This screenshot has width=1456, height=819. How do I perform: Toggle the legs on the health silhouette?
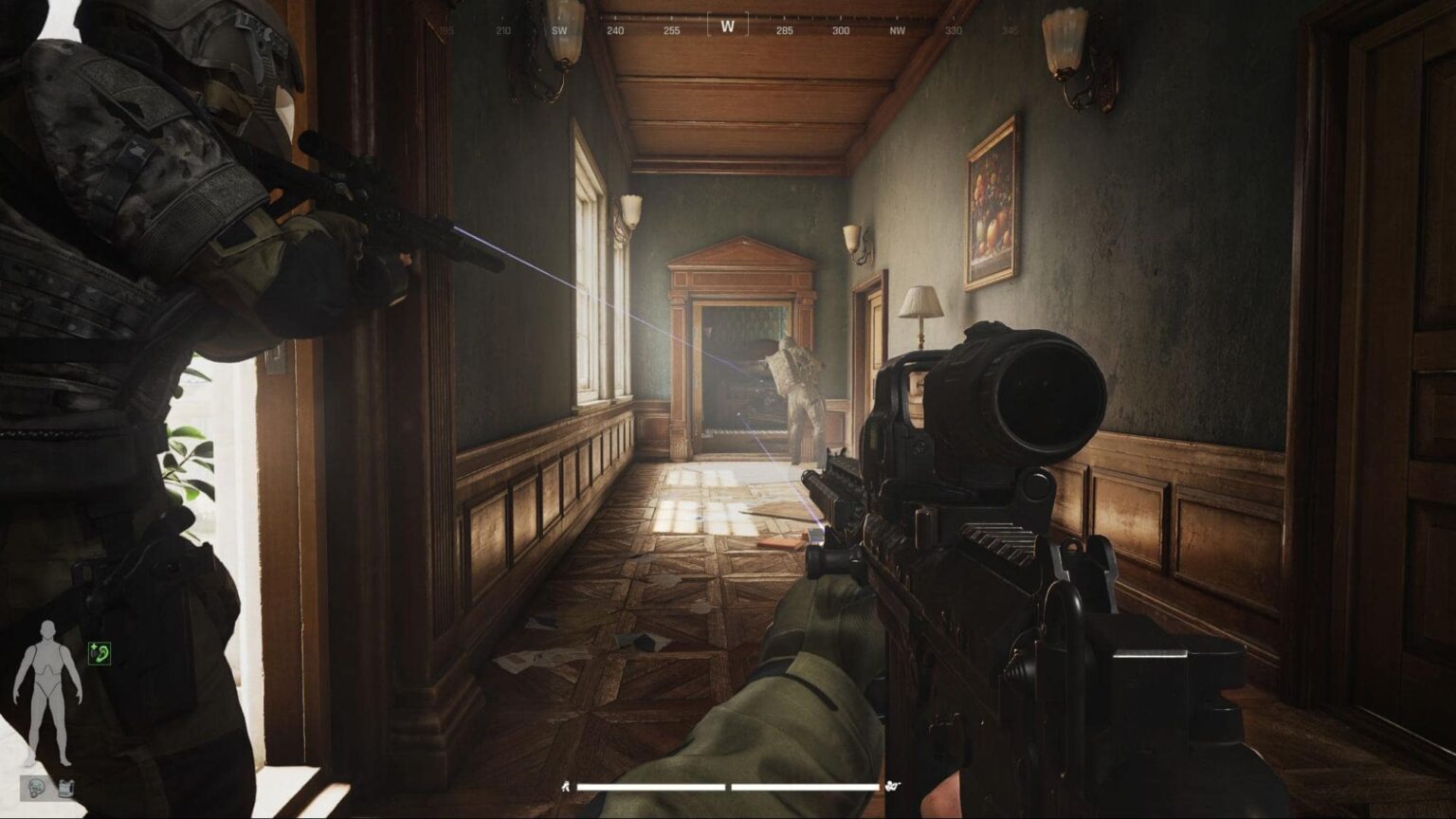tap(47, 720)
